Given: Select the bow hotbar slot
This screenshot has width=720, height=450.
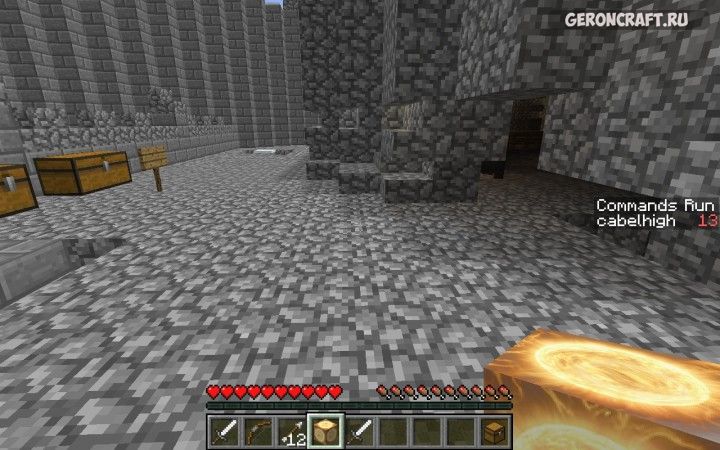Looking at the screenshot, I should 259,431.
